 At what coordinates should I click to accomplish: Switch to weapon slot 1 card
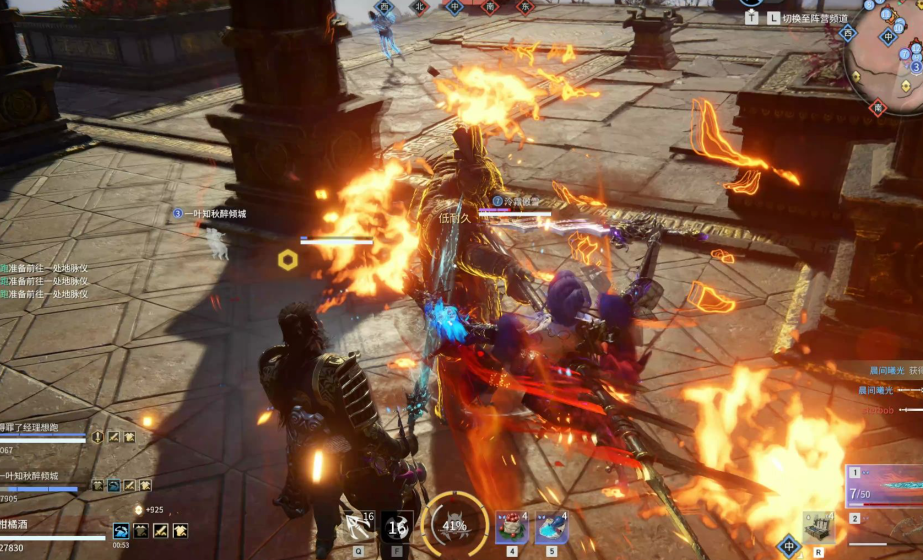885,487
